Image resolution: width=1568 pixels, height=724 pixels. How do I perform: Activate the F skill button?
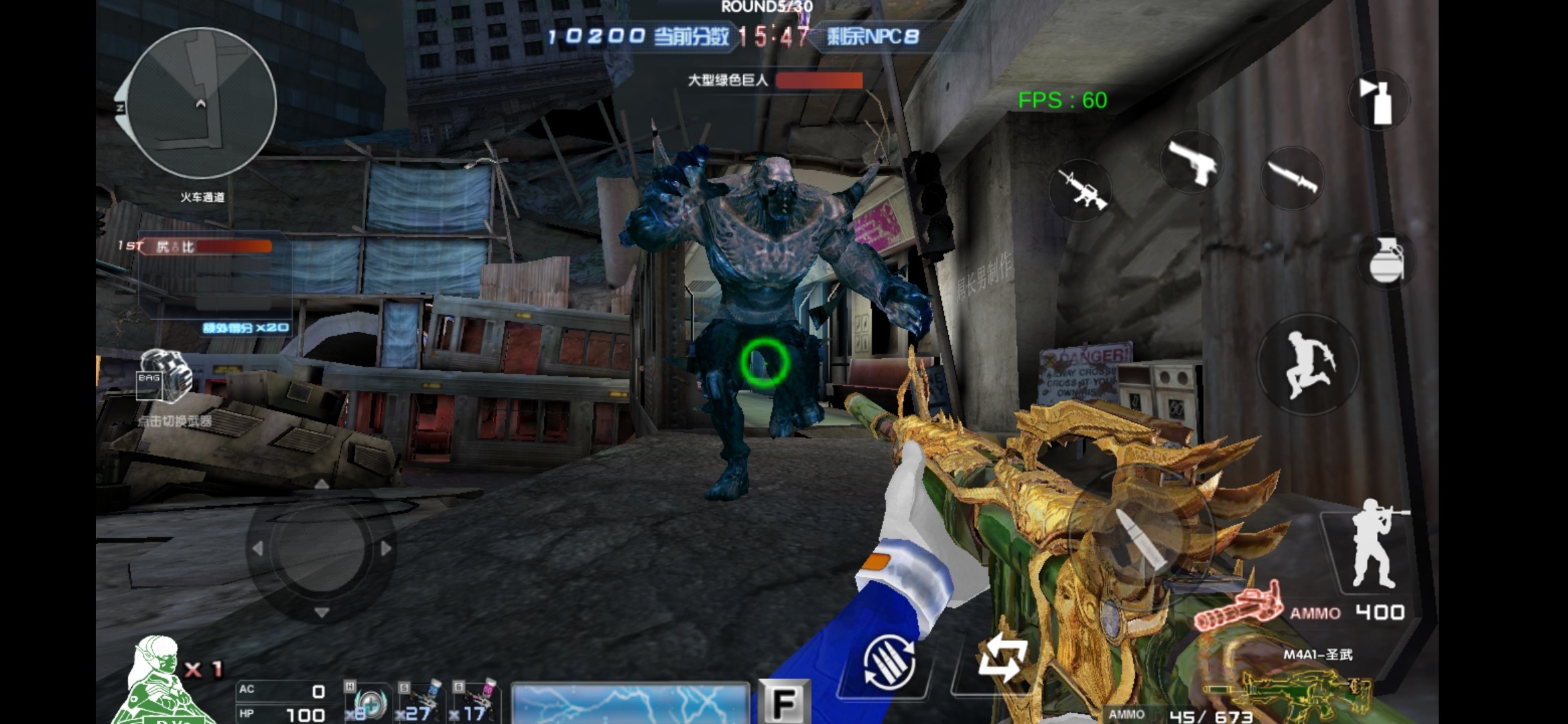point(783,702)
